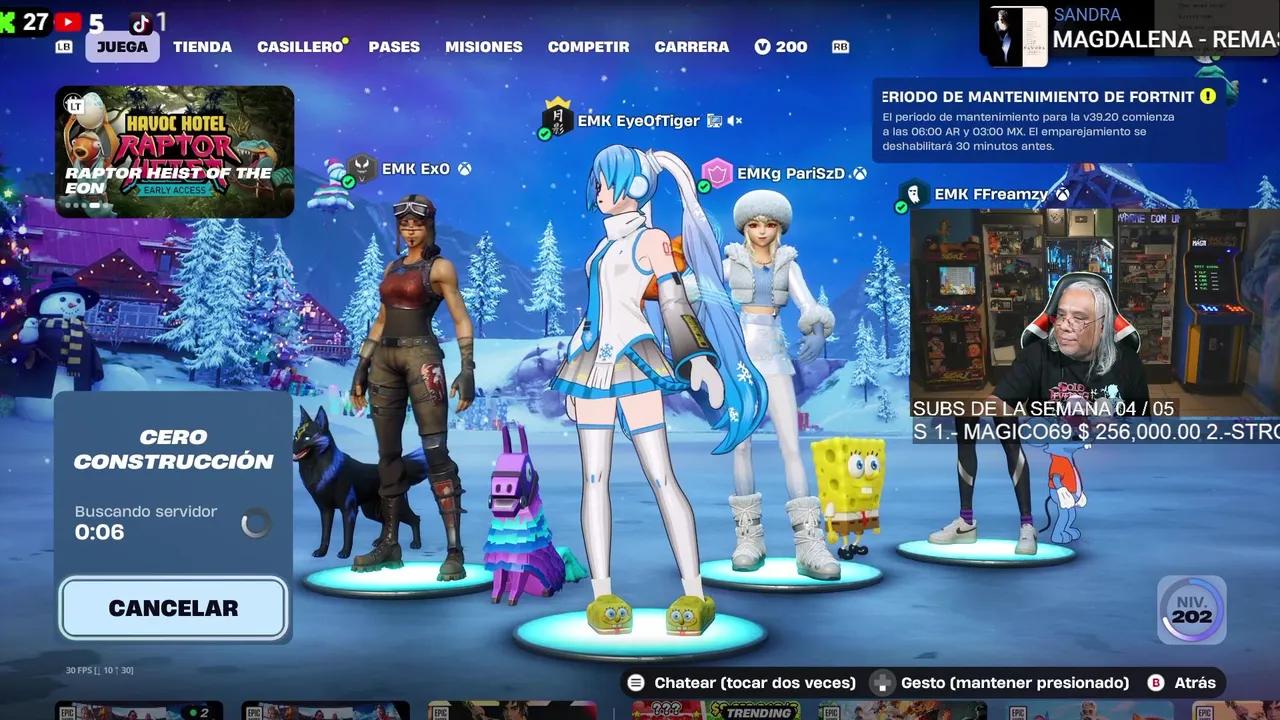Toggle EMK EyeOfTiger's muted voice icon

[x=735, y=121]
